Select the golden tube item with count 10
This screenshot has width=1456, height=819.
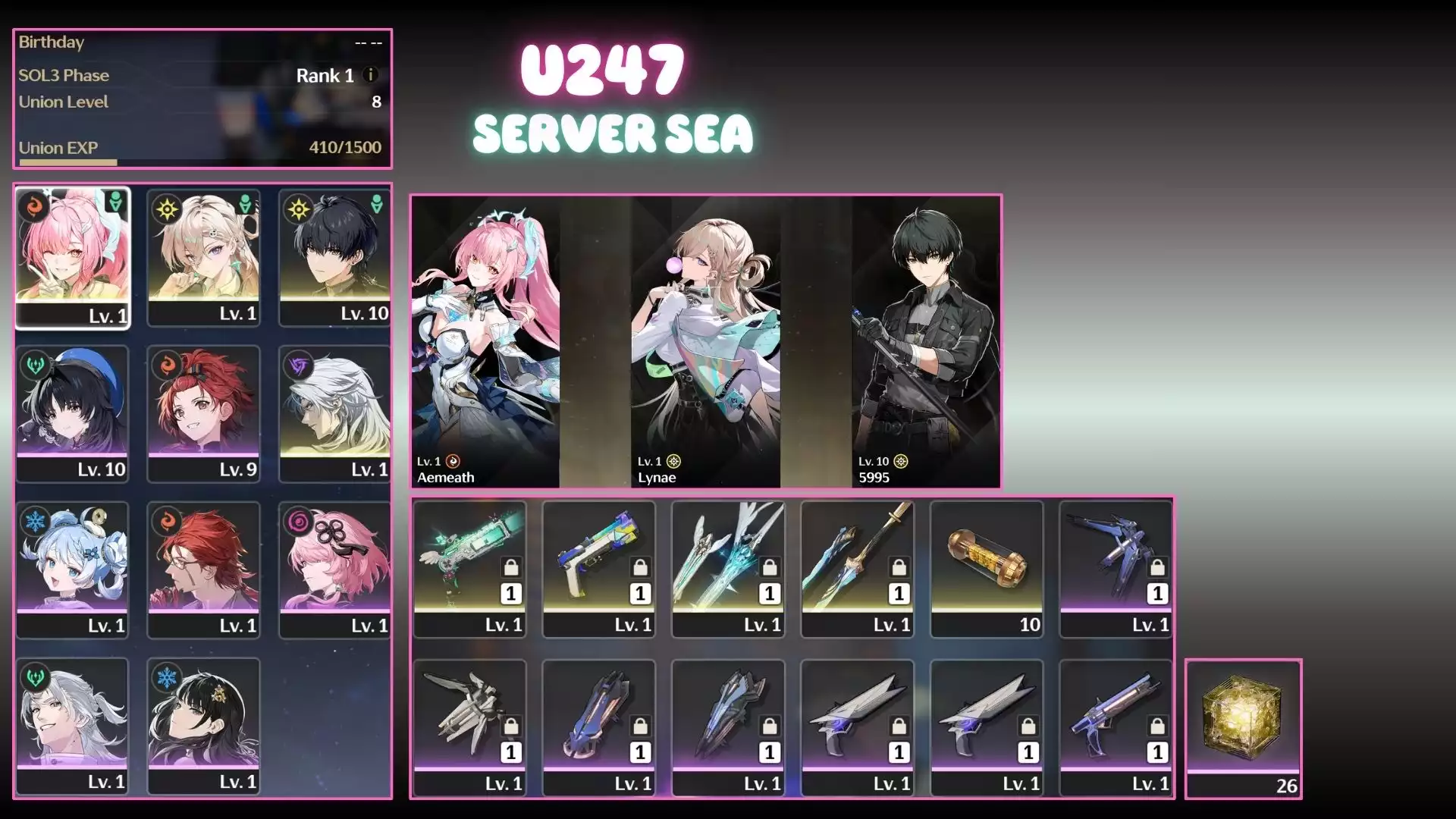point(987,569)
